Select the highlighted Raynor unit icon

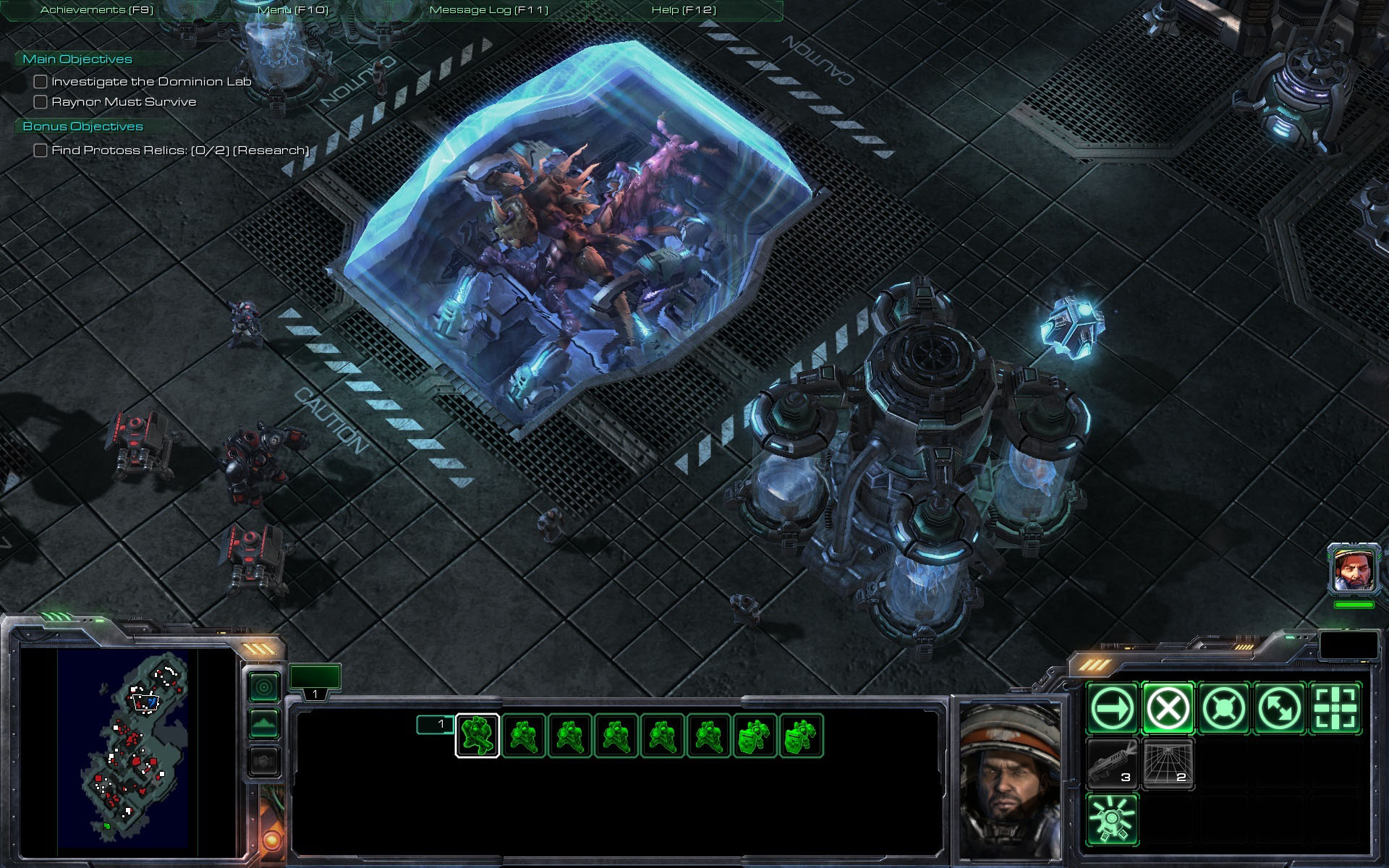pos(477,736)
